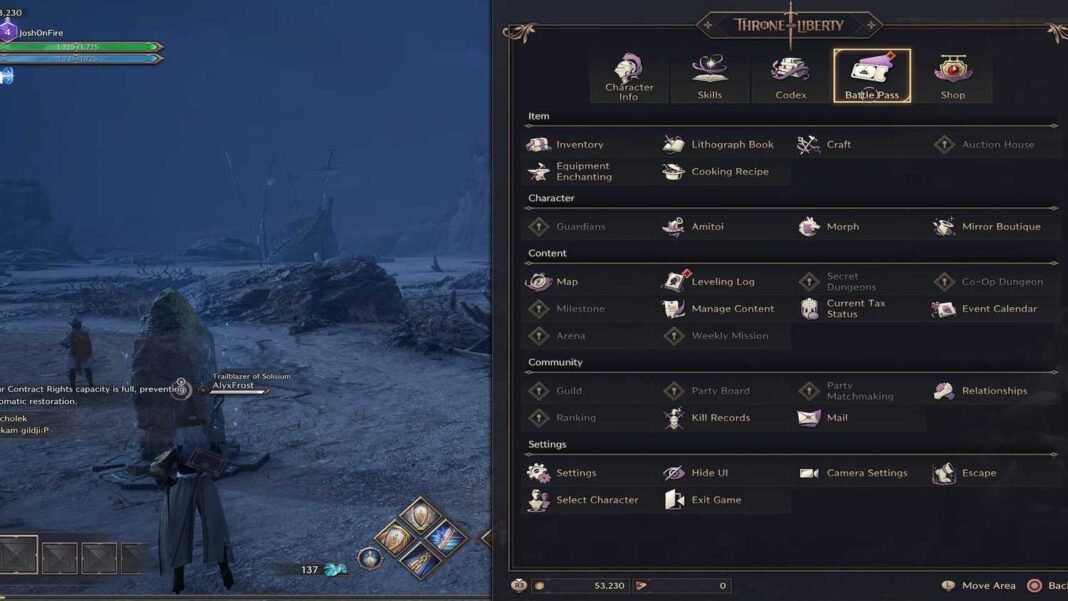Viewport: 1068px width, 601px height.
Task: Open the Inventory
Action: (x=579, y=145)
